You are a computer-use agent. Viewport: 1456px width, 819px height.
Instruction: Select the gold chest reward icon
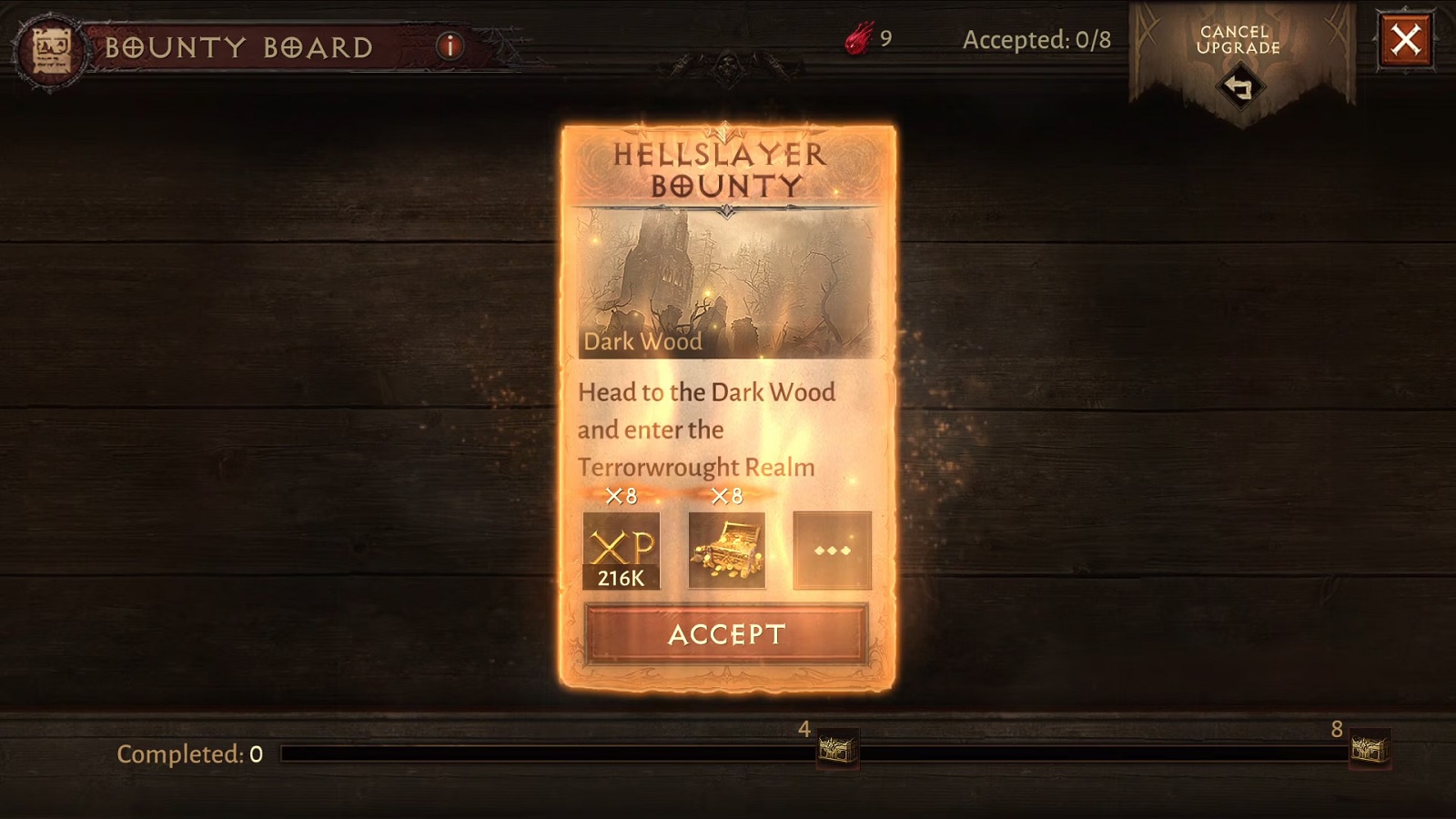[x=727, y=550]
